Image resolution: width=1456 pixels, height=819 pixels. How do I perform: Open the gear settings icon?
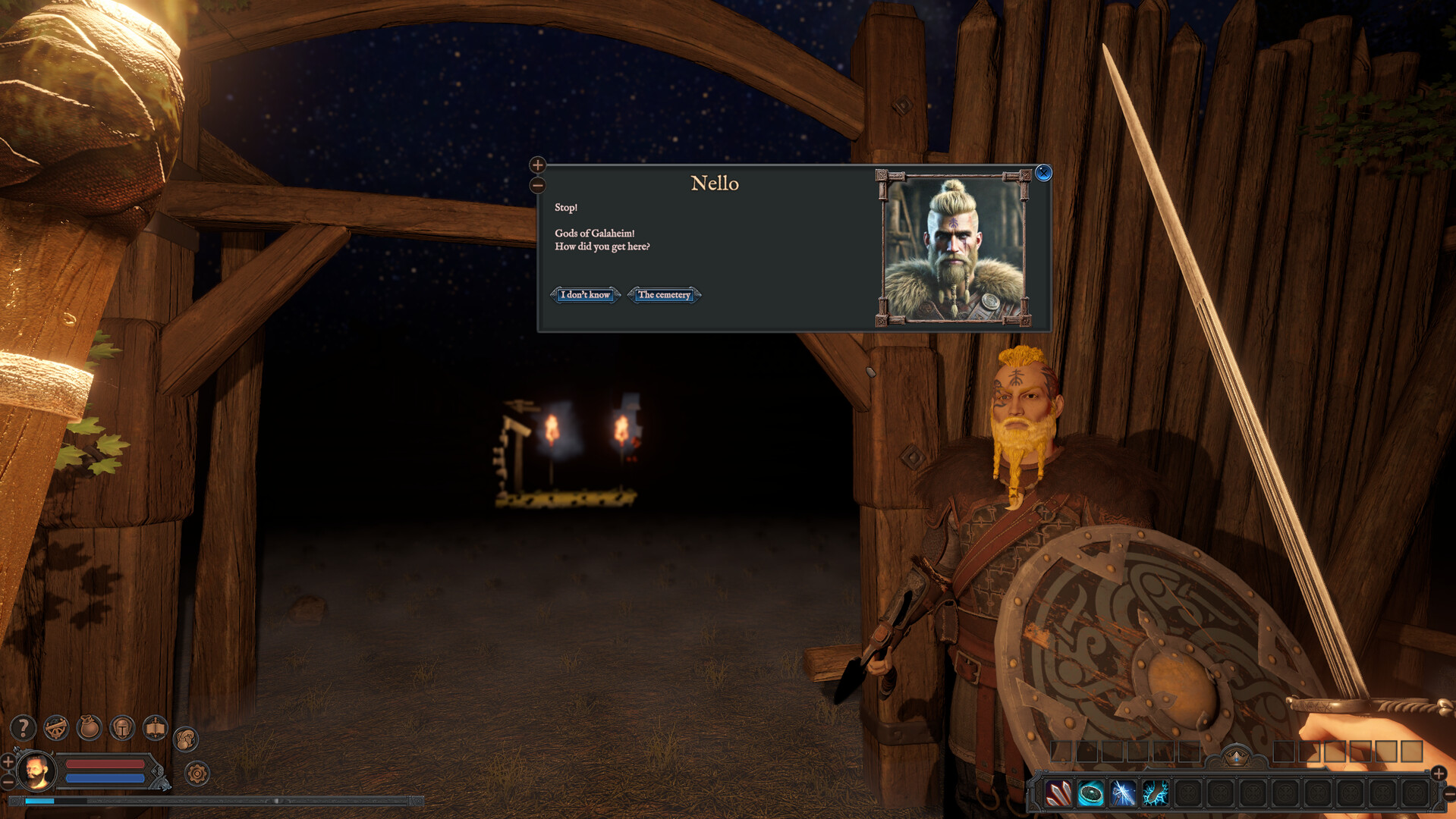(x=197, y=773)
